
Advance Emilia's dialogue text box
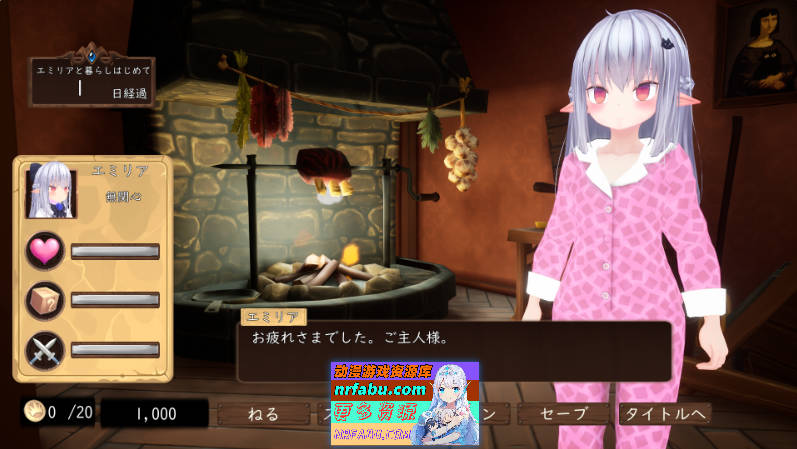tap(453, 350)
